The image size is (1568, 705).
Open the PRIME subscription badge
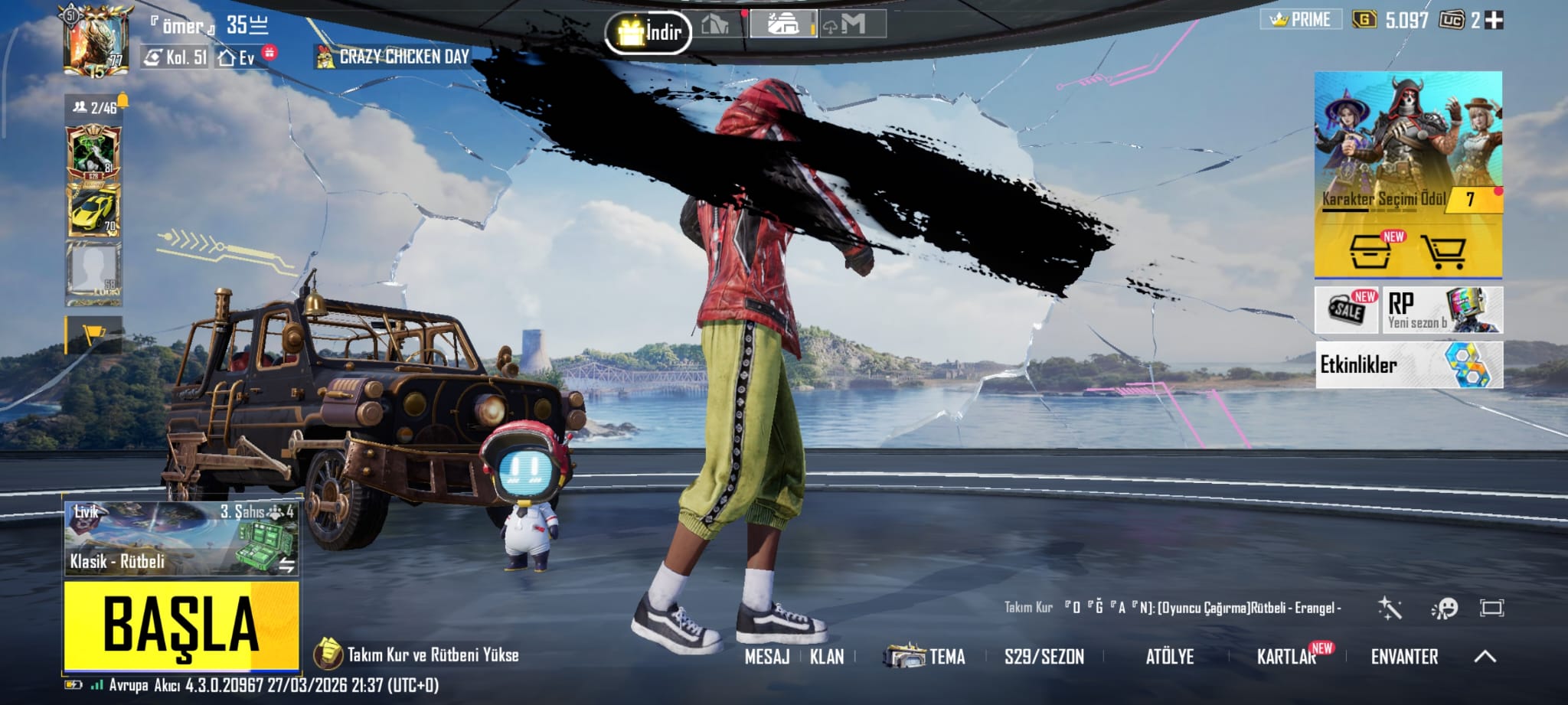tap(1301, 20)
